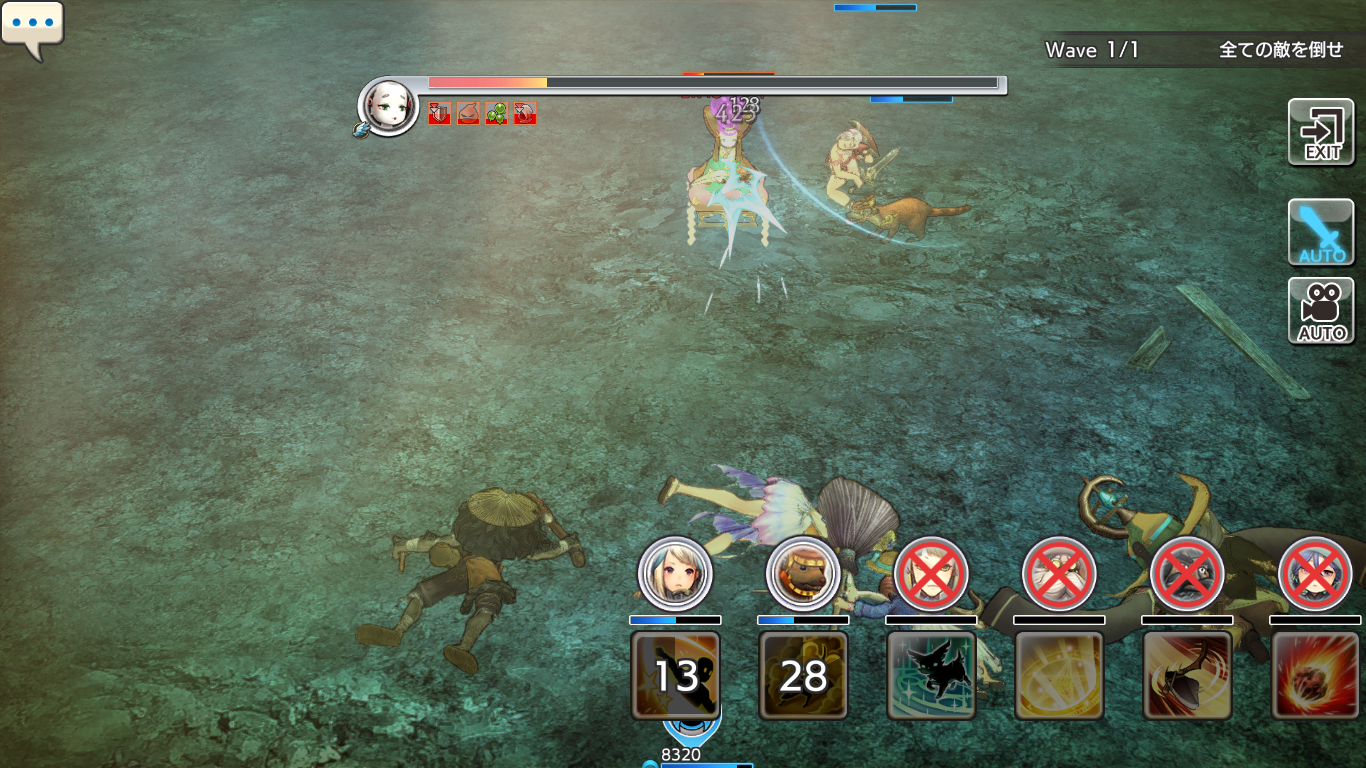Use the golden magic circle skill
This screenshot has height=768, width=1366.
coord(1059,675)
